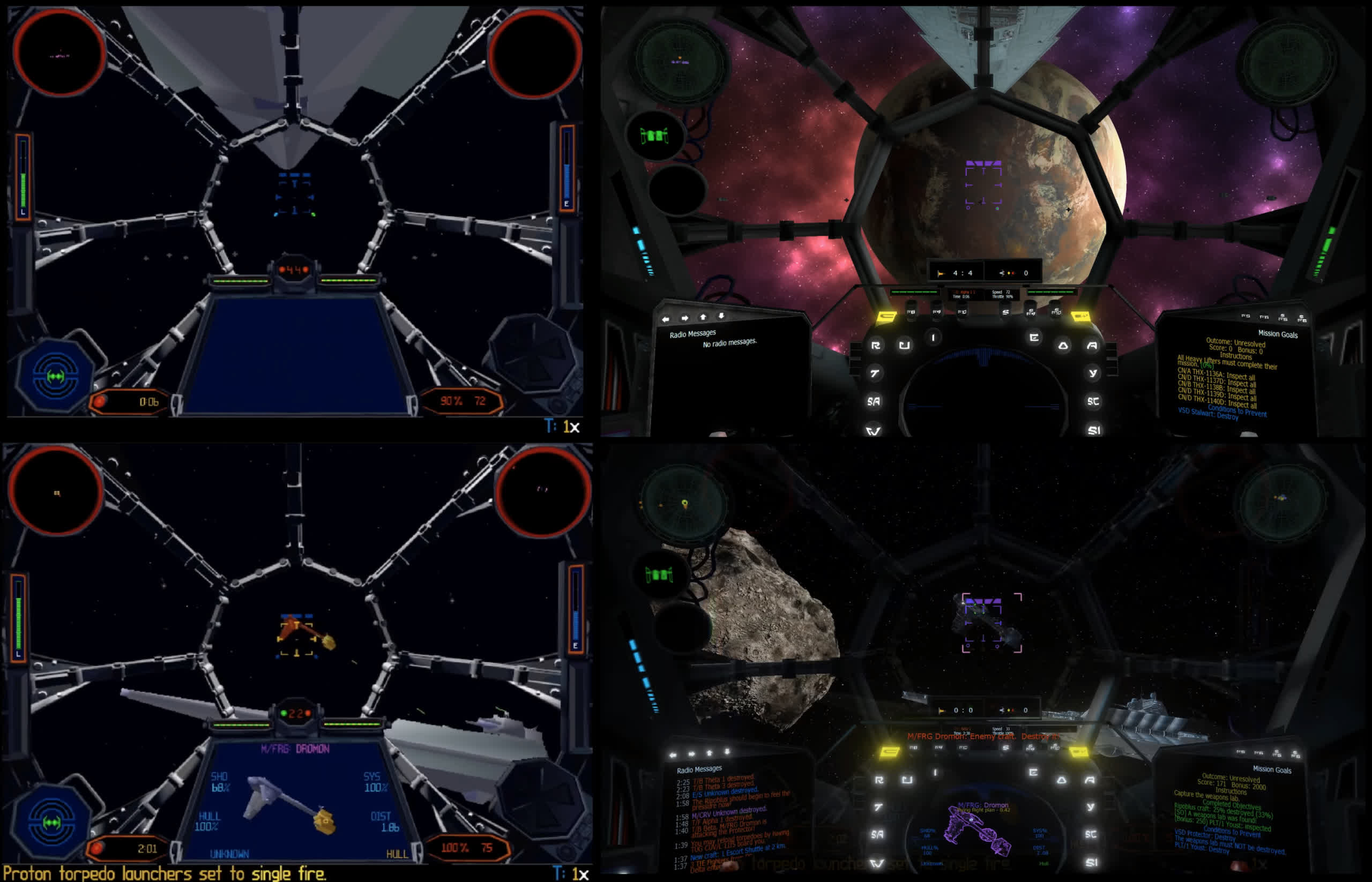The height and width of the screenshot is (882, 1372).
Task: Click the right arrow above the empty Radio Messages panel
Action: click(684, 318)
